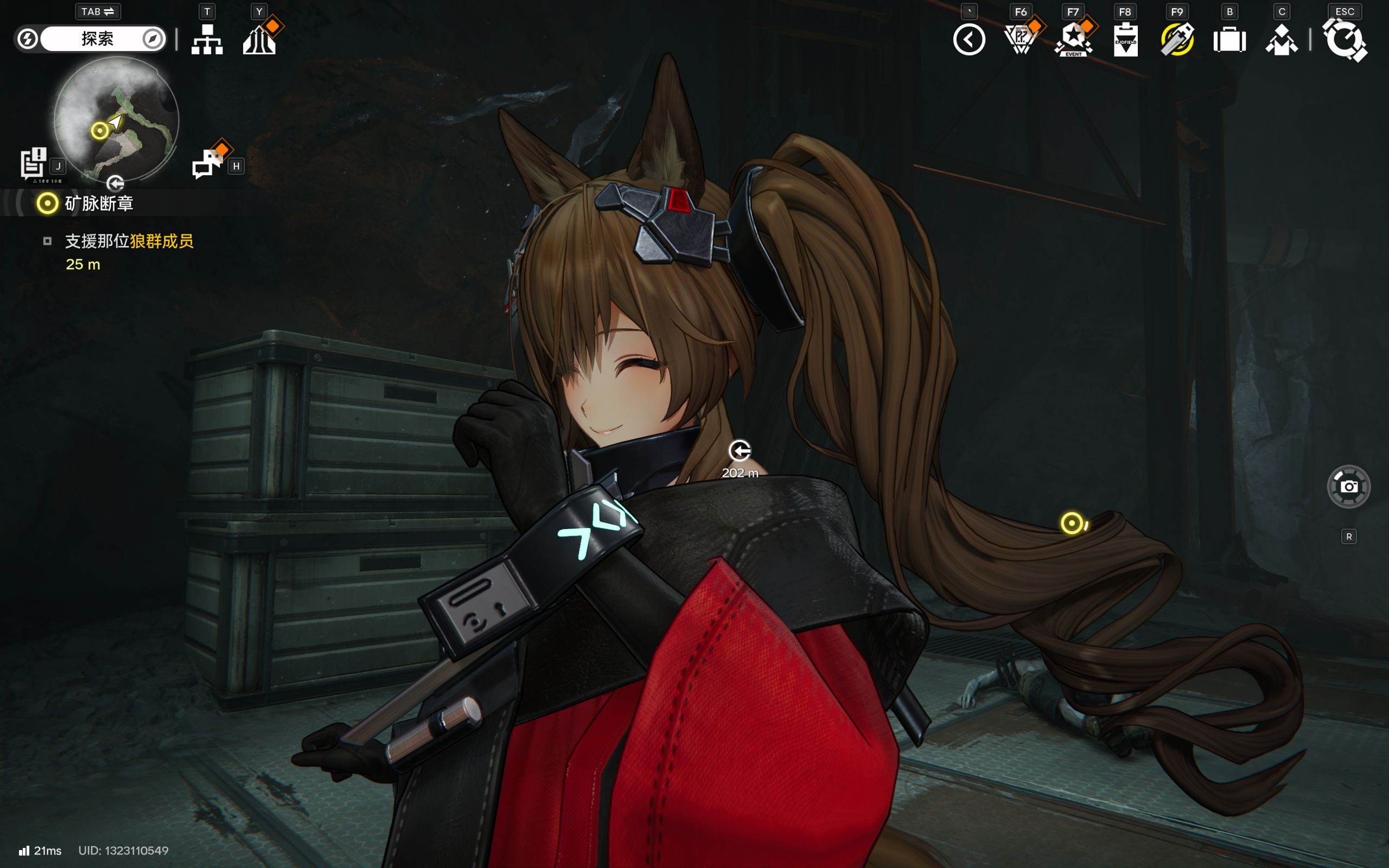Activate the camera photo mode button
This screenshot has width=1389, height=868.
[1348, 487]
